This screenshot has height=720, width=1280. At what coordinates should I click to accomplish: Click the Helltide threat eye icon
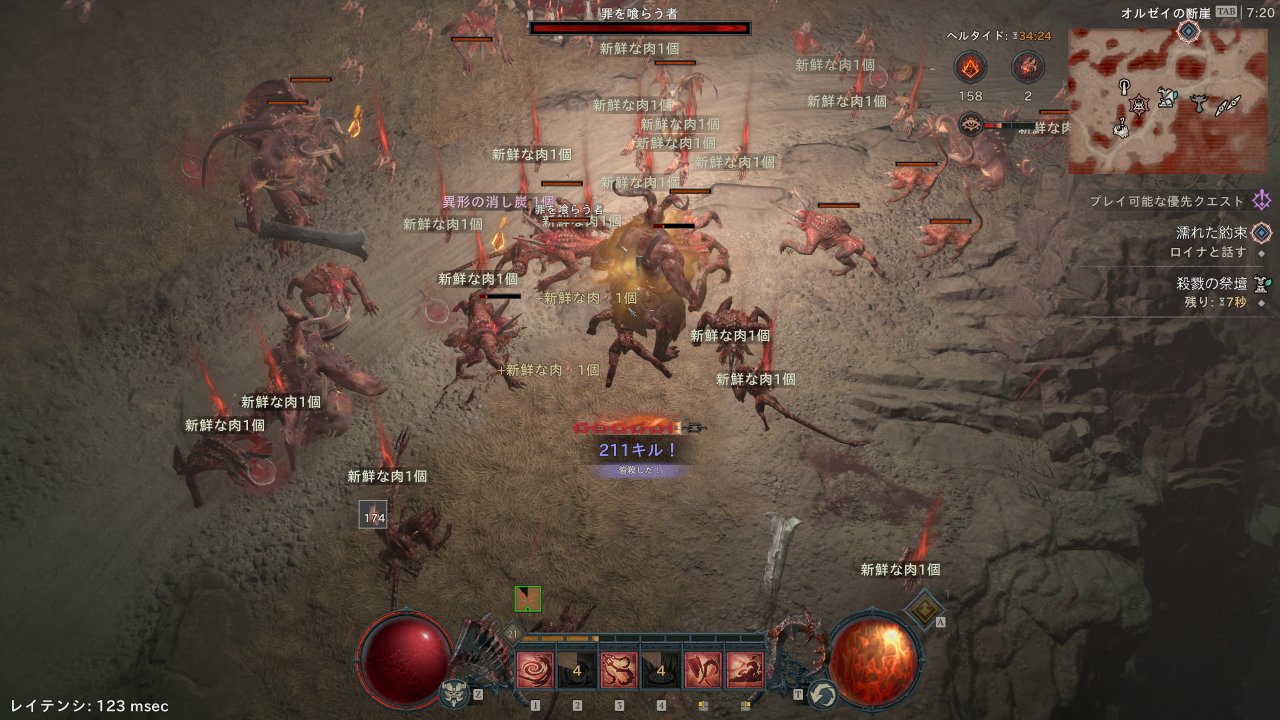click(969, 124)
